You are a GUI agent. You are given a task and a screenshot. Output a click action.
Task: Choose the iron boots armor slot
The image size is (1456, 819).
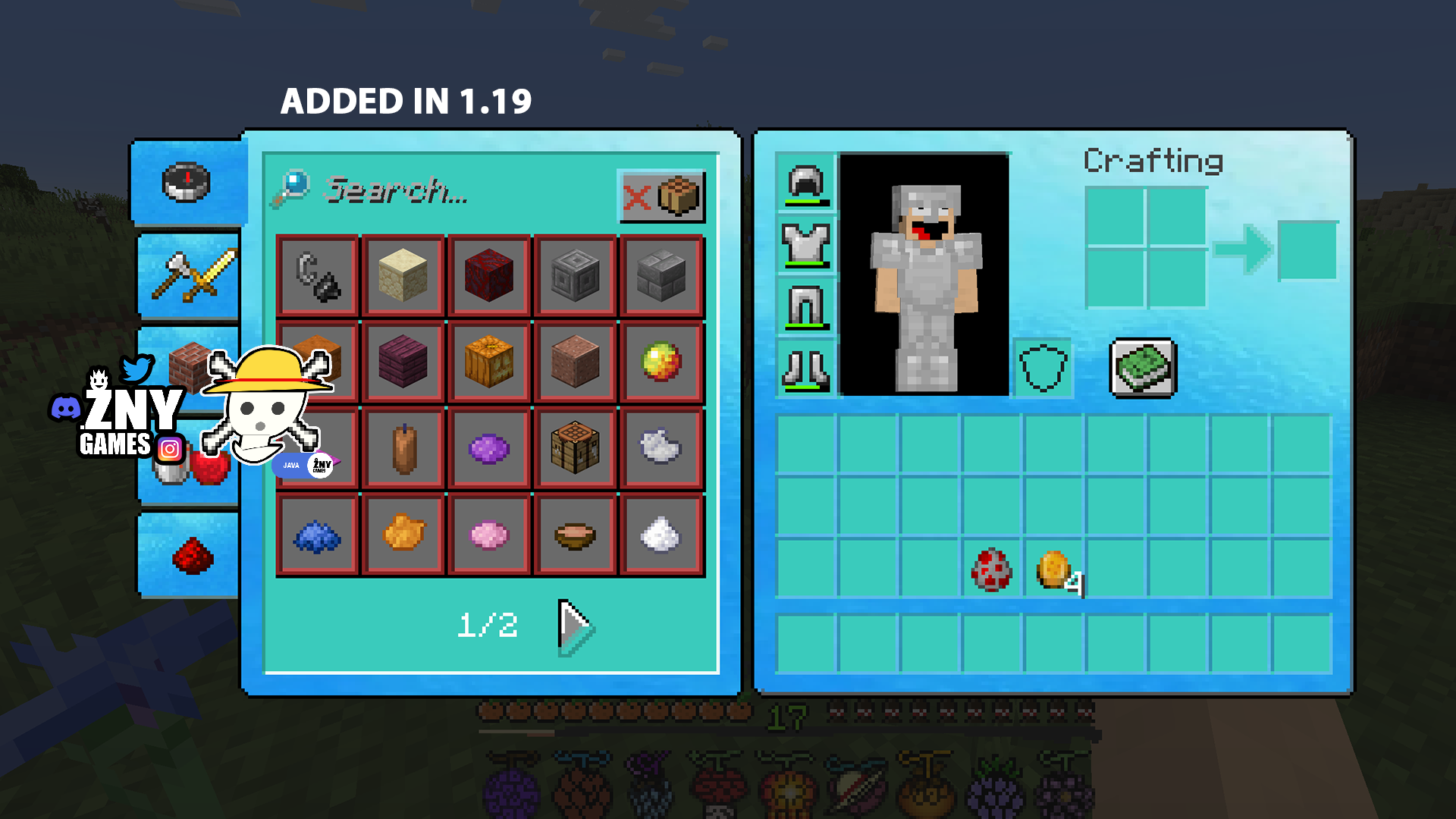pos(805,369)
